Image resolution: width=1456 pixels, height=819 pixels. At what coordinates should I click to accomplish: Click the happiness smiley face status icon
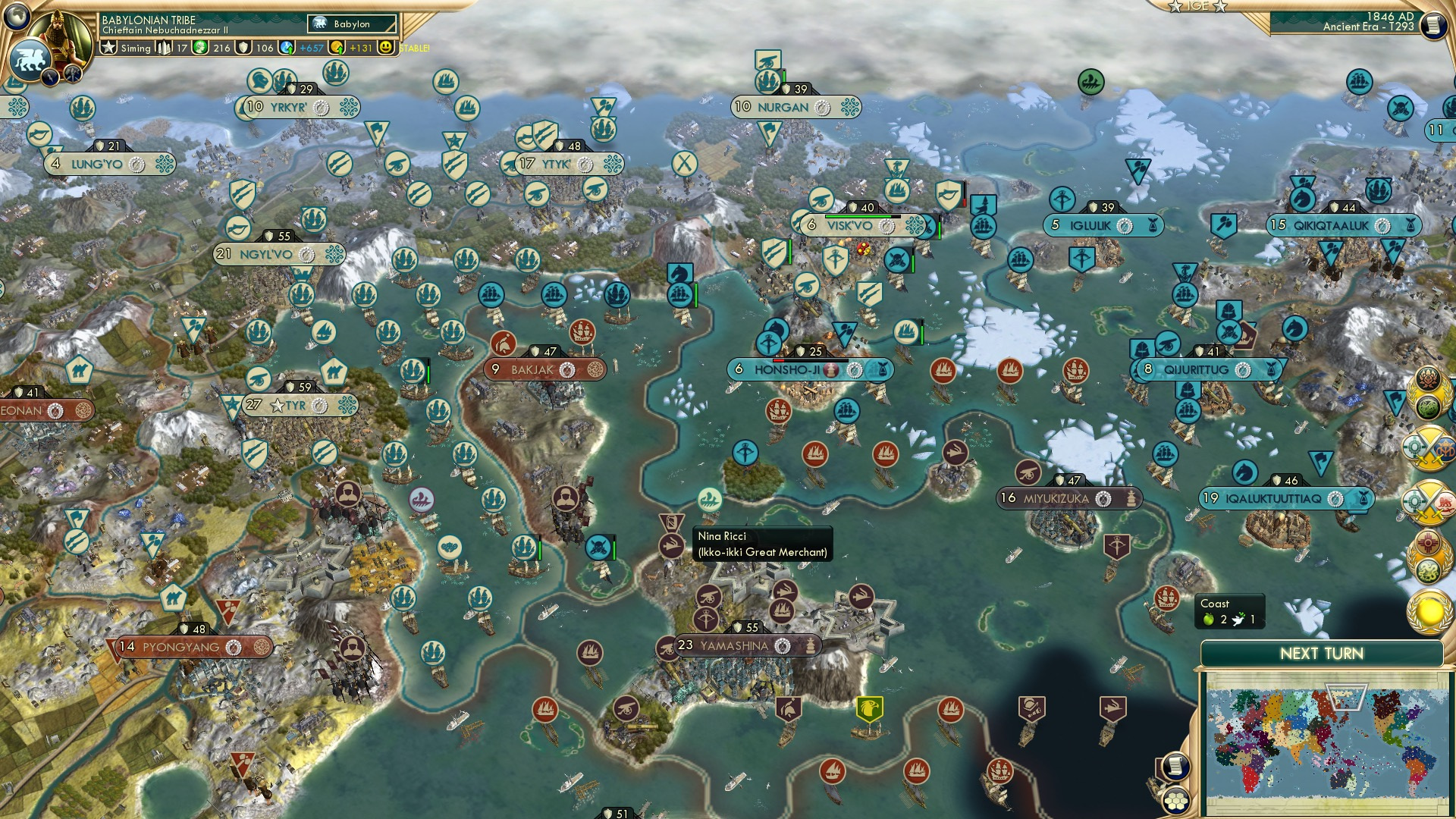[387, 47]
